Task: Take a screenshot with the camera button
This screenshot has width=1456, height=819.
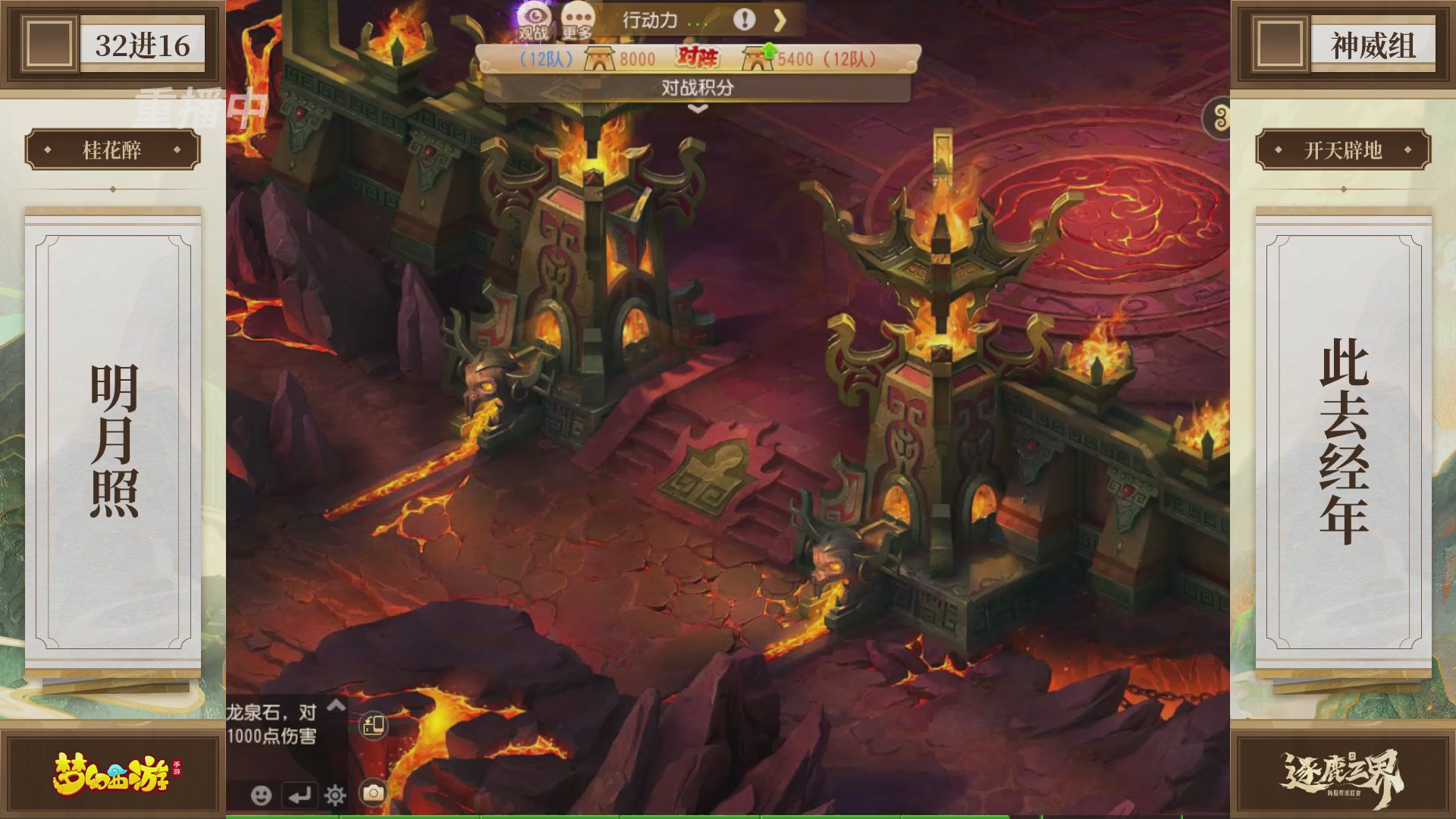Action: [x=373, y=793]
